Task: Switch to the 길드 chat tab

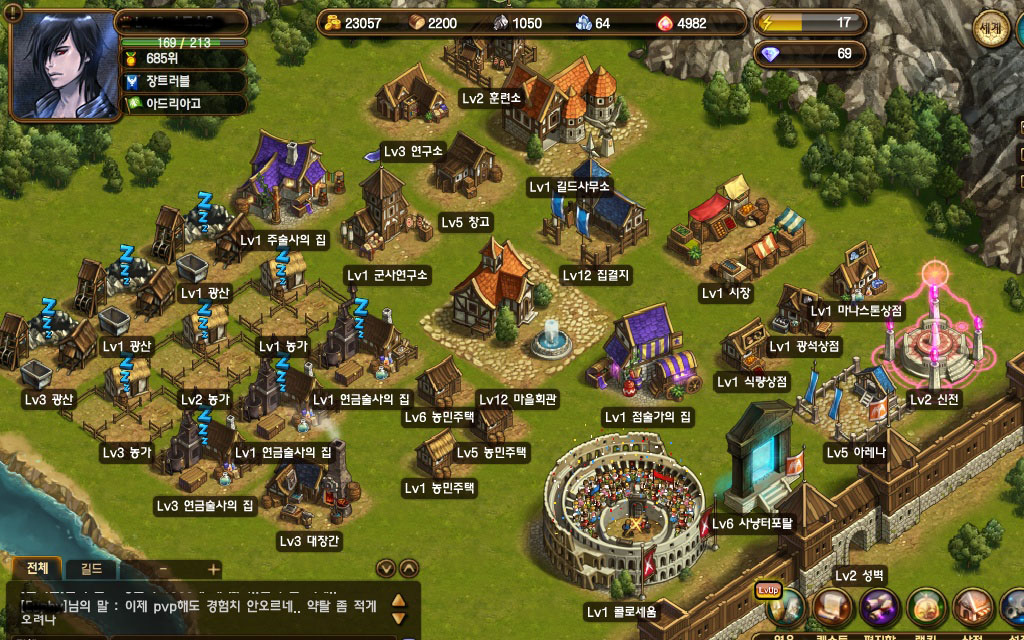Action: point(91,568)
